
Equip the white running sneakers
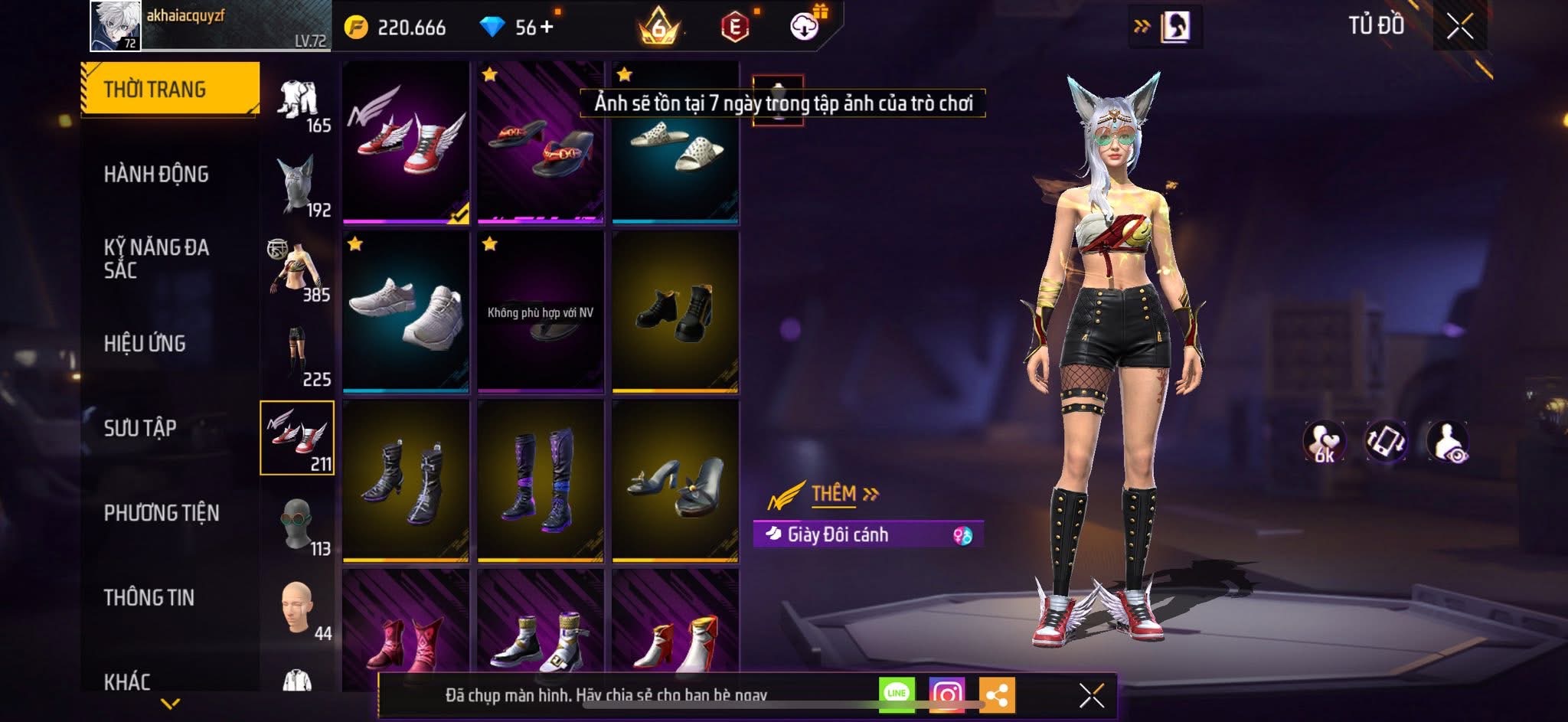406,312
